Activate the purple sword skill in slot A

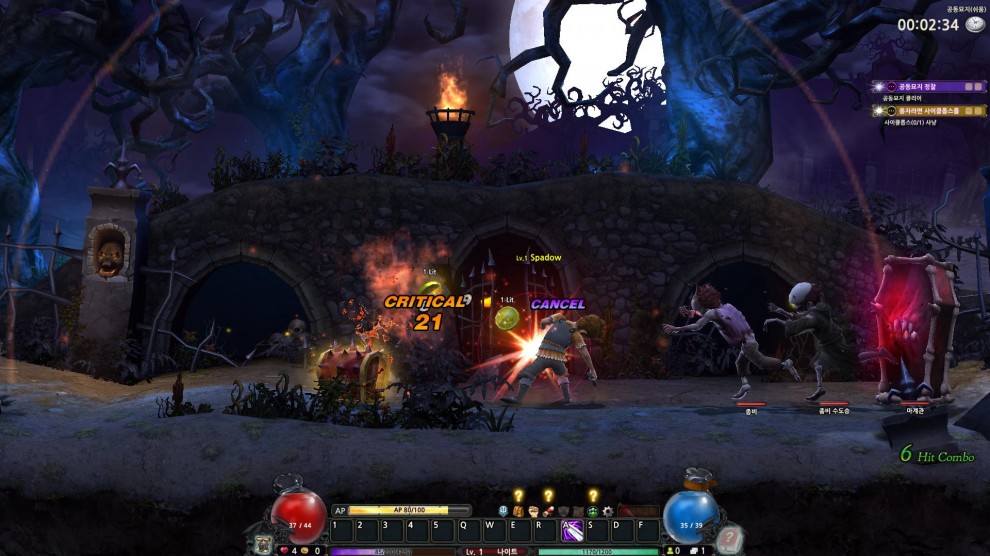point(572,530)
